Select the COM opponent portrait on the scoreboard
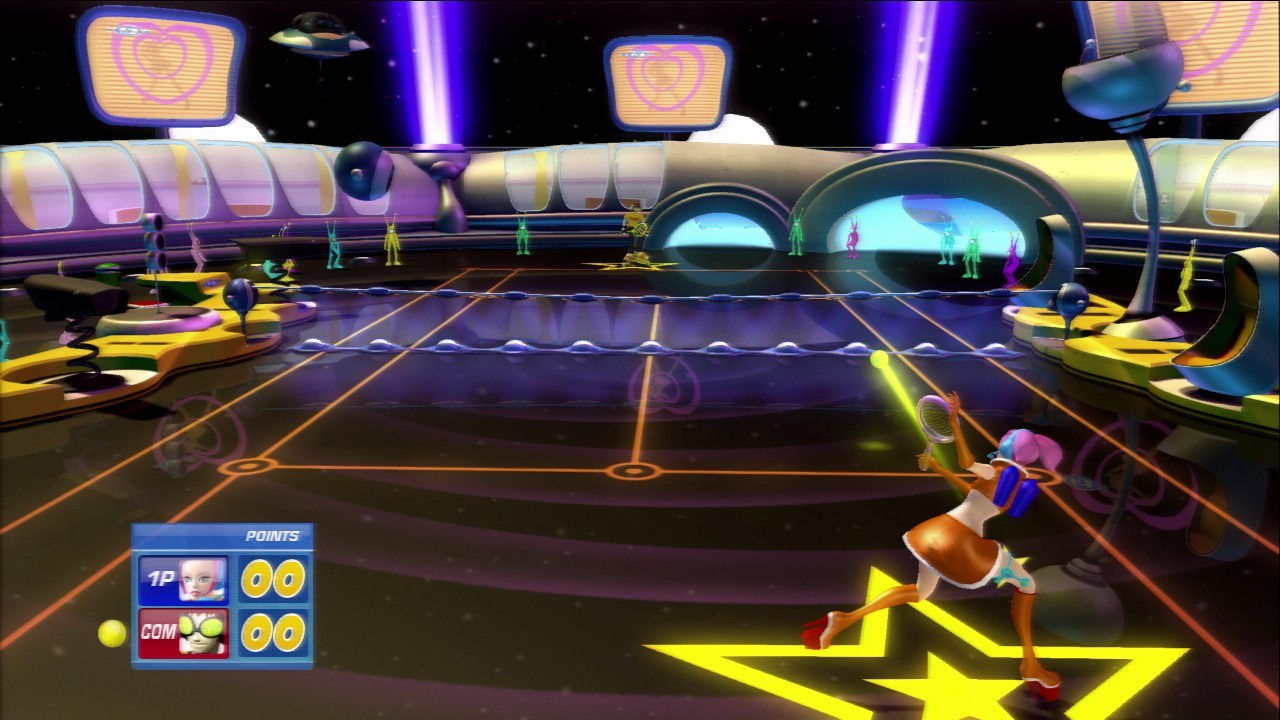 203,633
